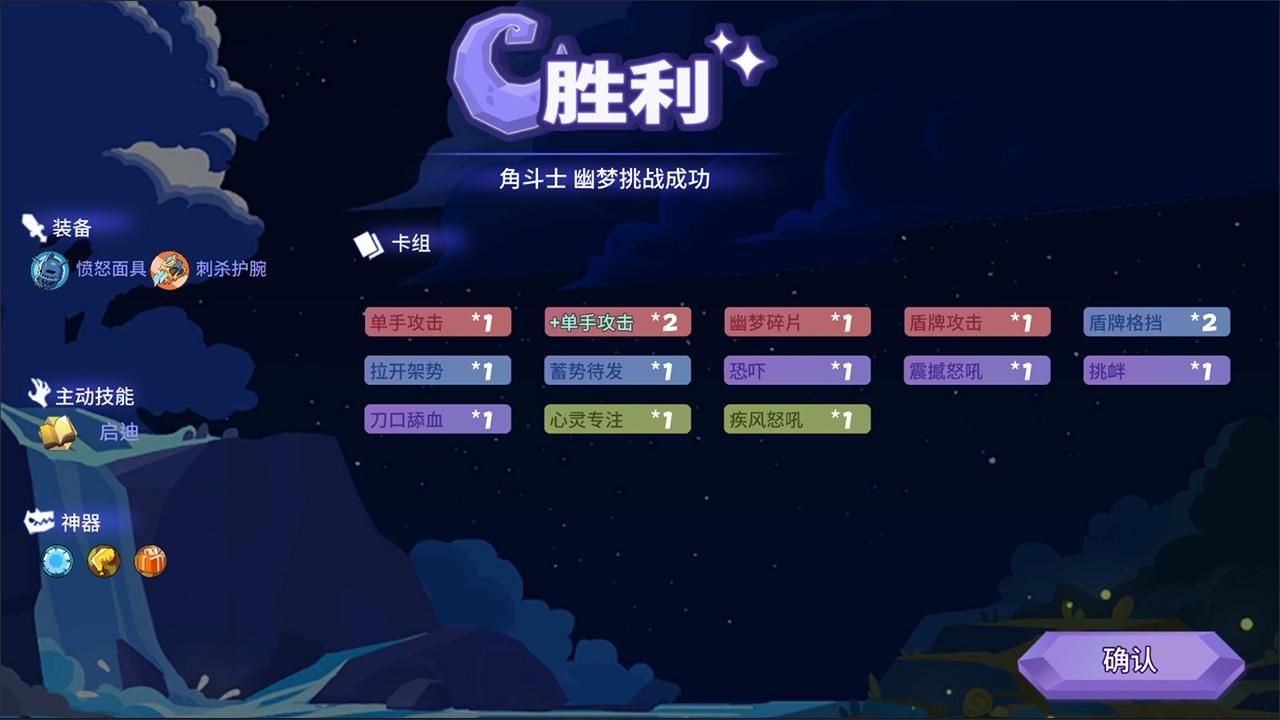1280x720 pixels.
Task: Click the sword icon beside 装备 header
Action: click(x=30, y=226)
